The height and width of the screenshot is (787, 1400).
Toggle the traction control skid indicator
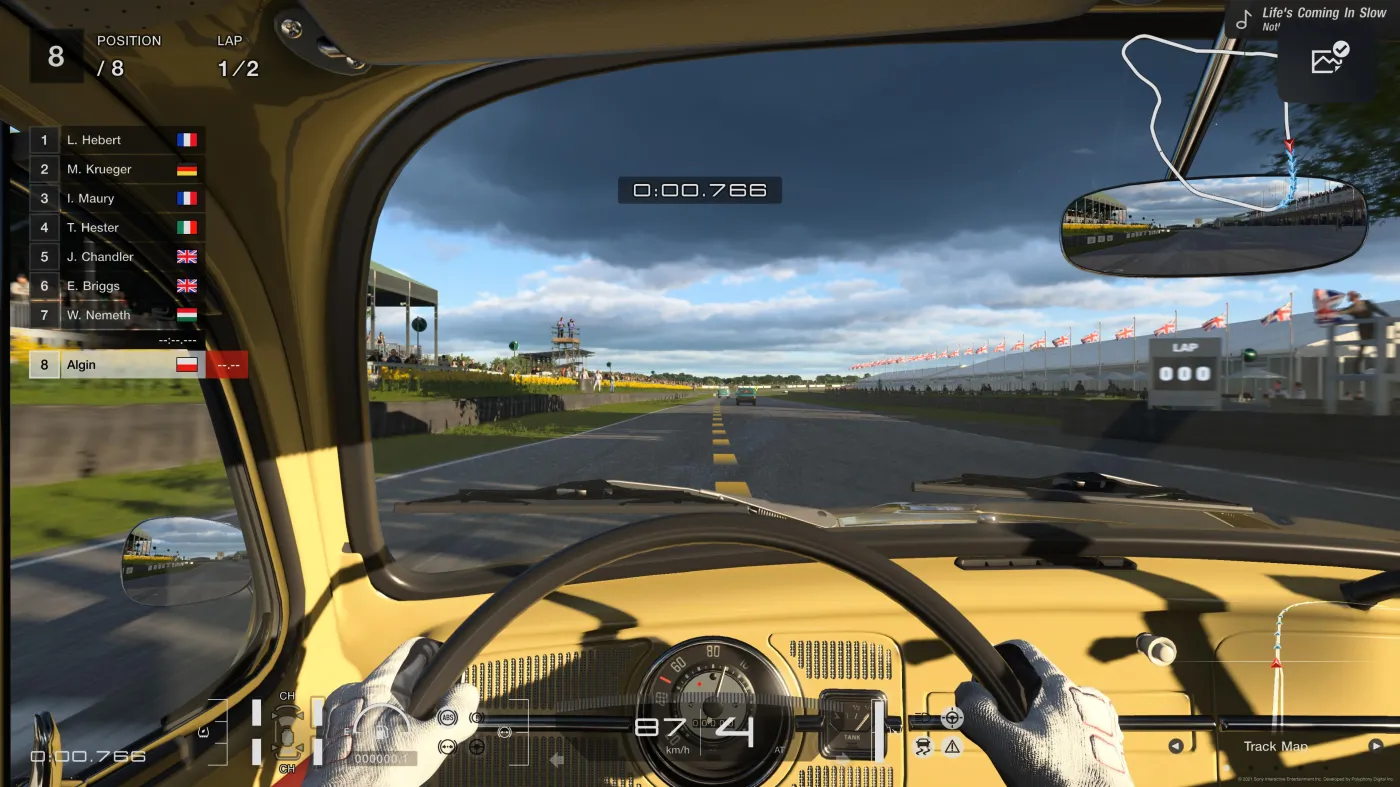click(x=923, y=747)
